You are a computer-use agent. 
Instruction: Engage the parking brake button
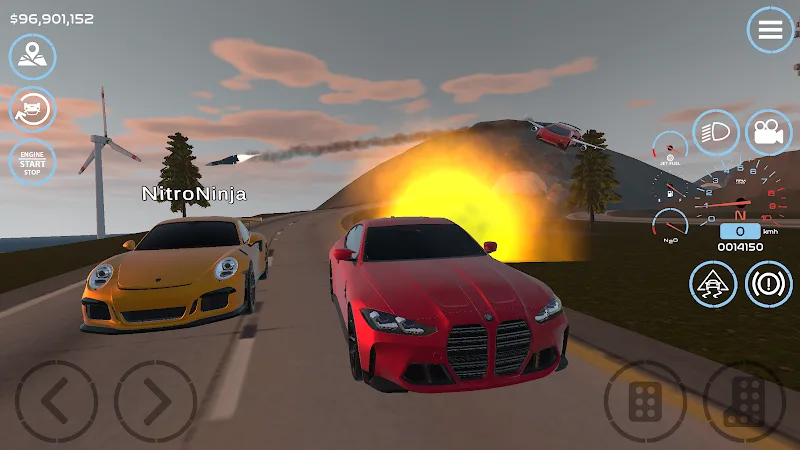(768, 284)
